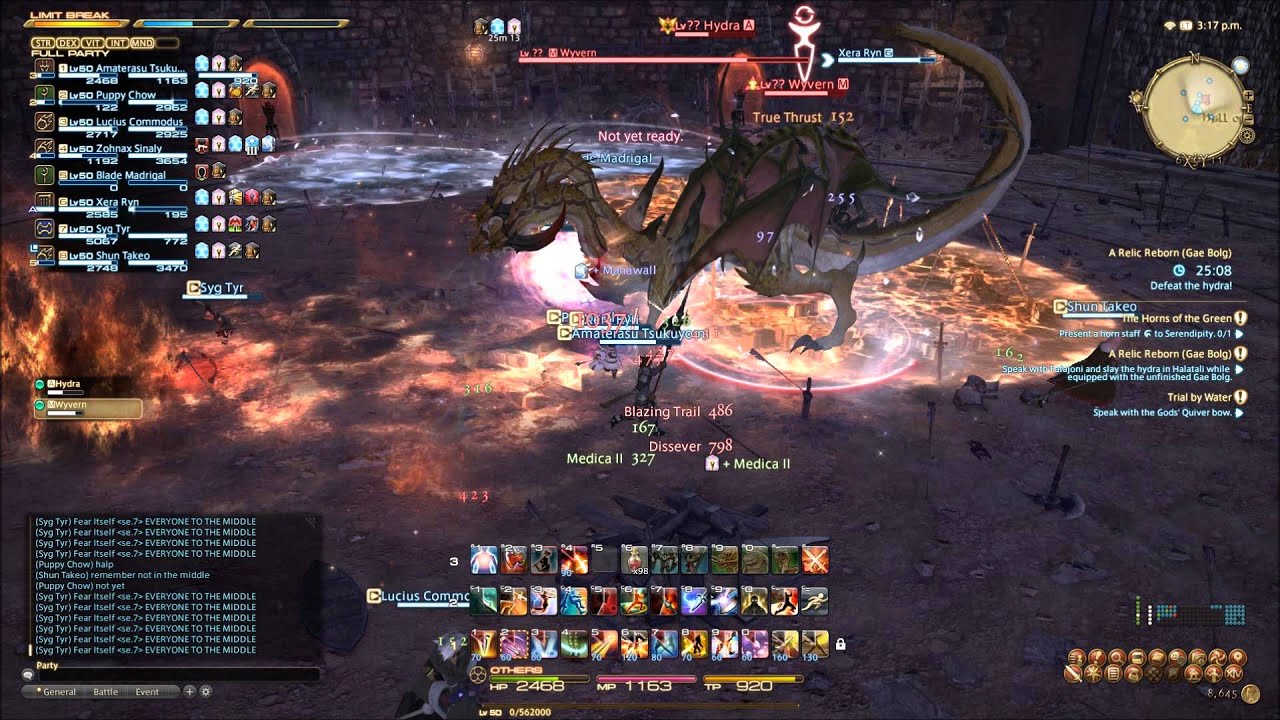This screenshot has height=720, width=1280.
Task: Switch to the Battle chat tab
Action: click(x=105, y=691)
